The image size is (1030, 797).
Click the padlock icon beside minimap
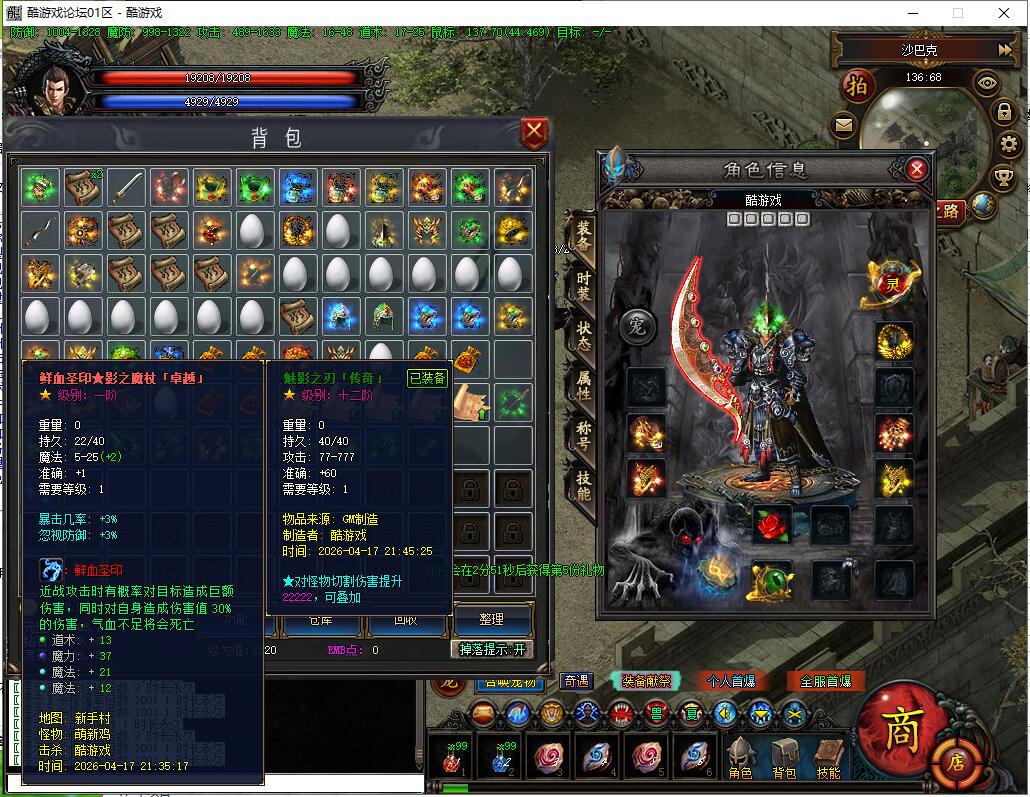pyautogui.click(x=1005, y=111)
